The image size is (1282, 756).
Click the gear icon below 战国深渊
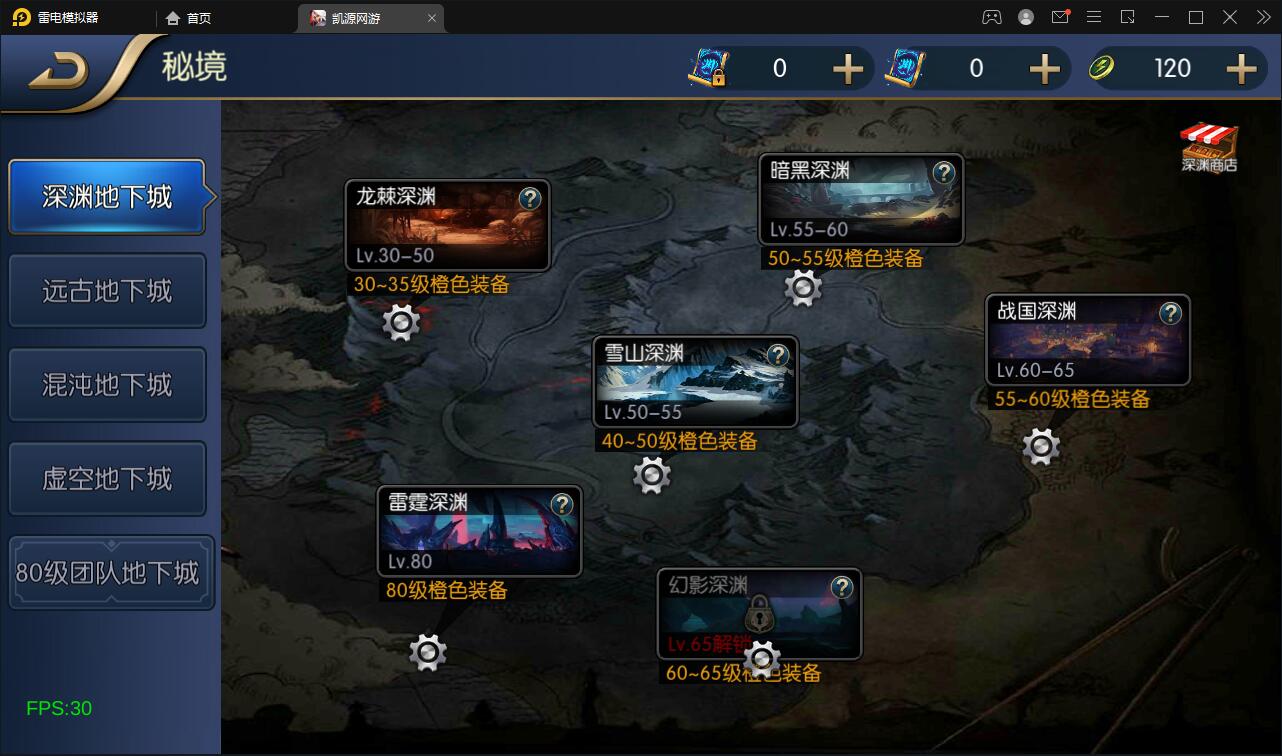[x=1041, y=446]
